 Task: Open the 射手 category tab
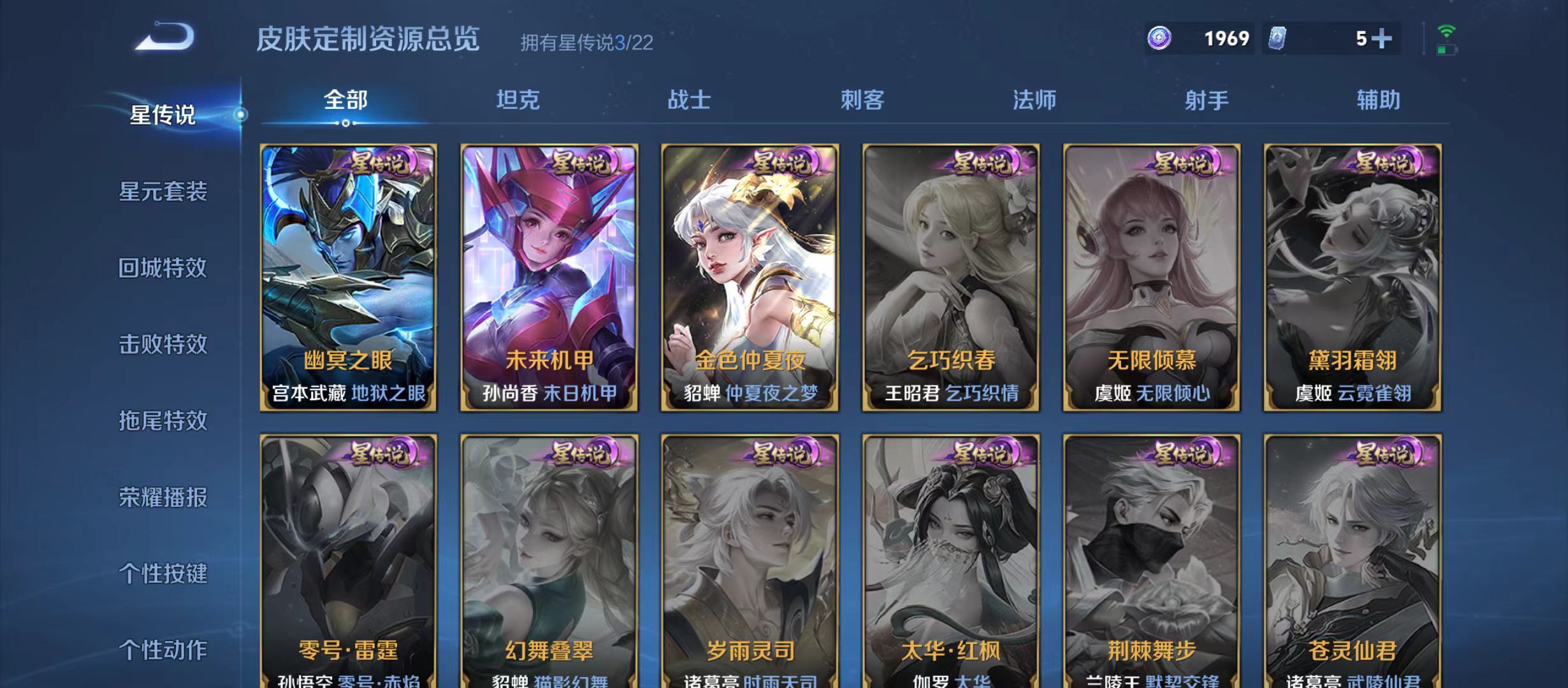[x=1205, y=99]
